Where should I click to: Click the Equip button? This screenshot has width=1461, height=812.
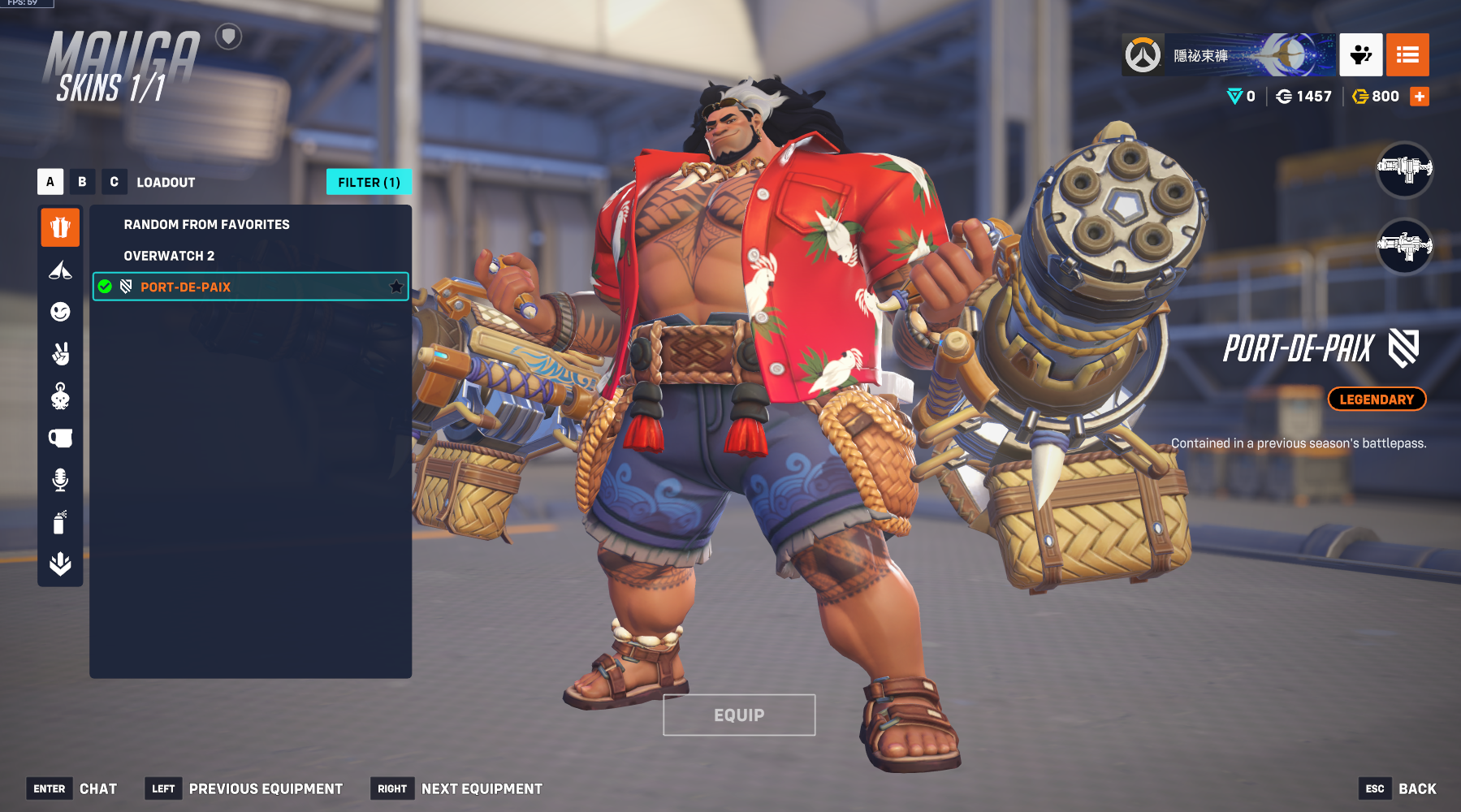tap(739, 715)
